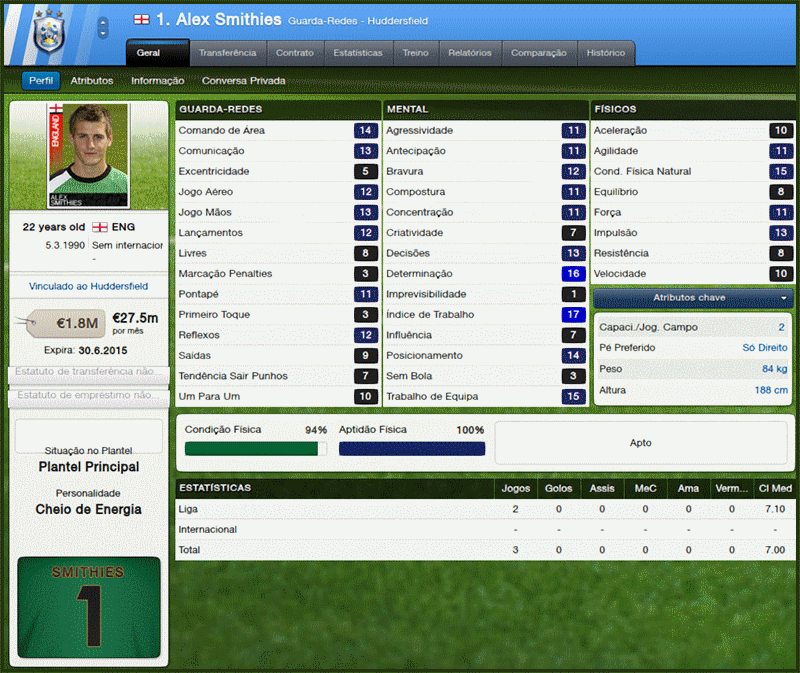Open Conversa Privada with the player
Image resolution: width=800 pixels, height=673 pixels.
point(243,81)
